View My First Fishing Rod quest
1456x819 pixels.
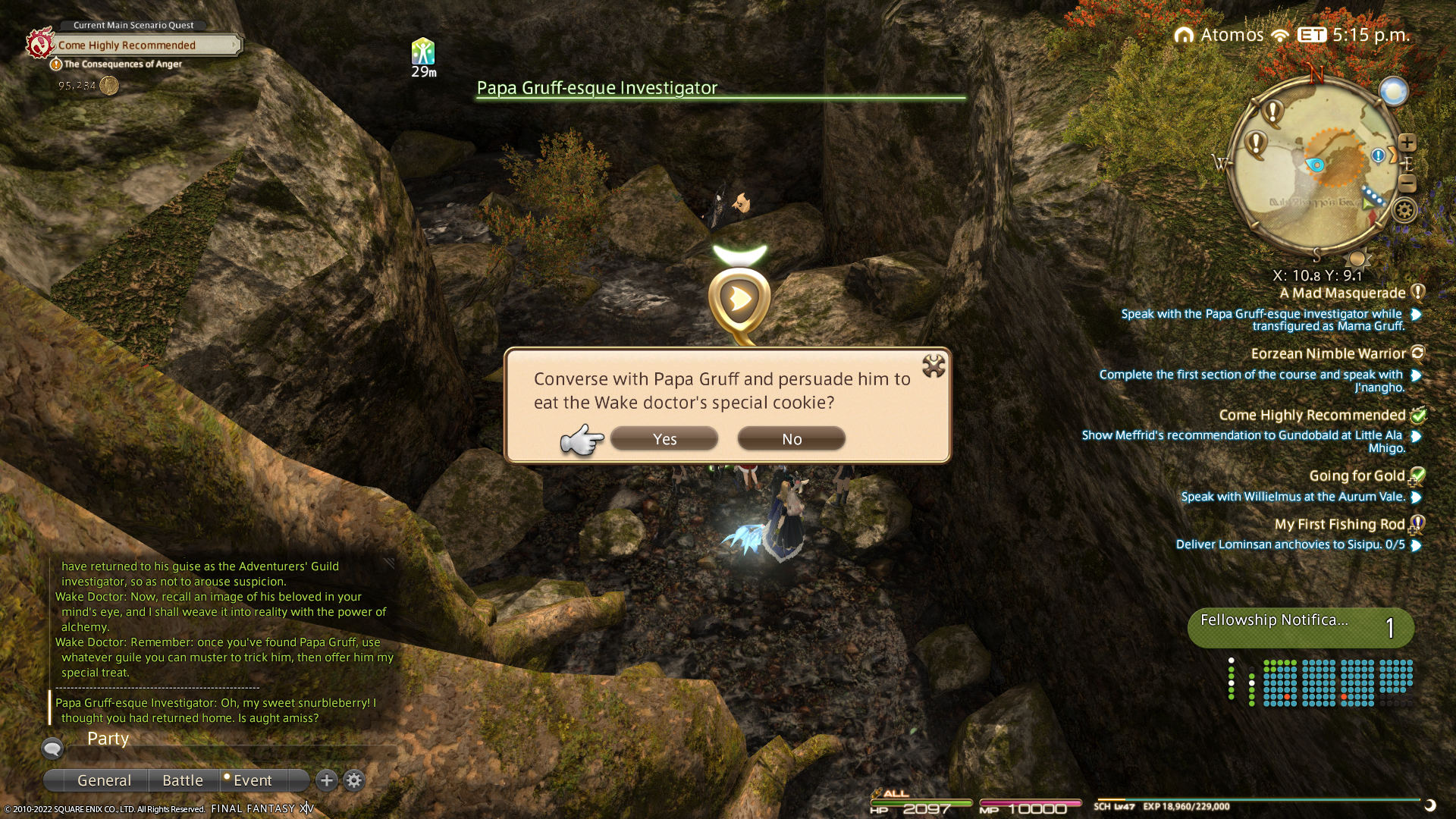1339,525
